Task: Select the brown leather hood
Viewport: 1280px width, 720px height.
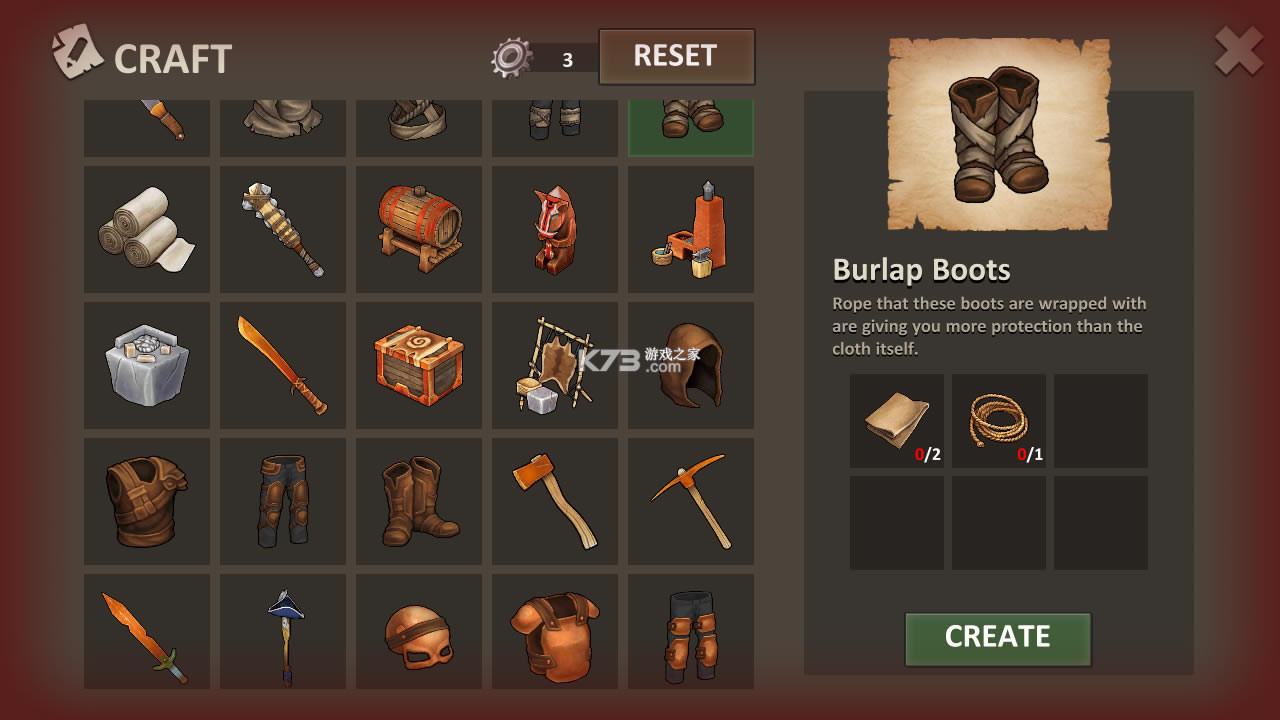Action: [x=691, y=365]
